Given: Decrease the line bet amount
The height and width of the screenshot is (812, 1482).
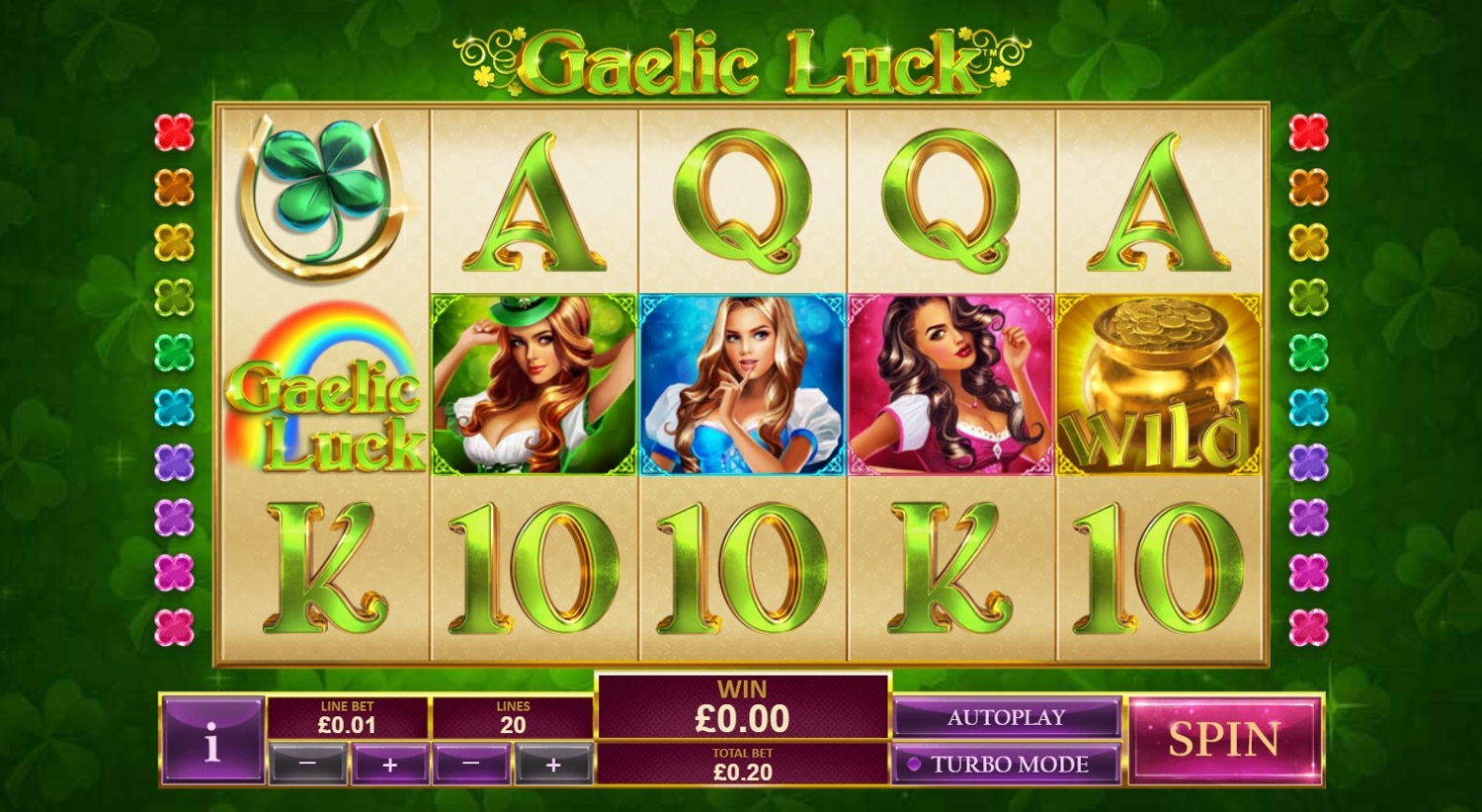Looking at the screenshot, I should pyautogui.click(x=307, y=765).
